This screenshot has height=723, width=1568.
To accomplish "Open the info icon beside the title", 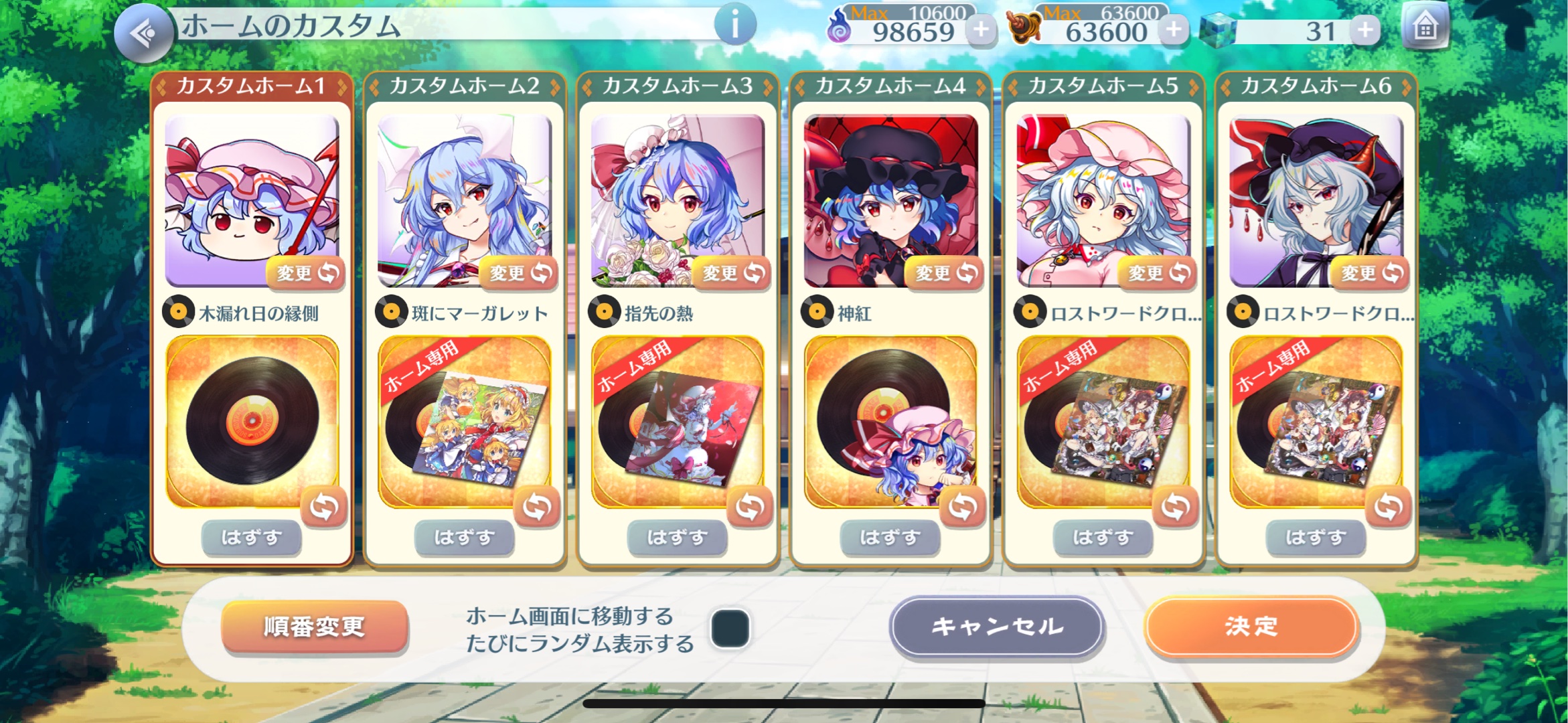I will coord(734,26).
